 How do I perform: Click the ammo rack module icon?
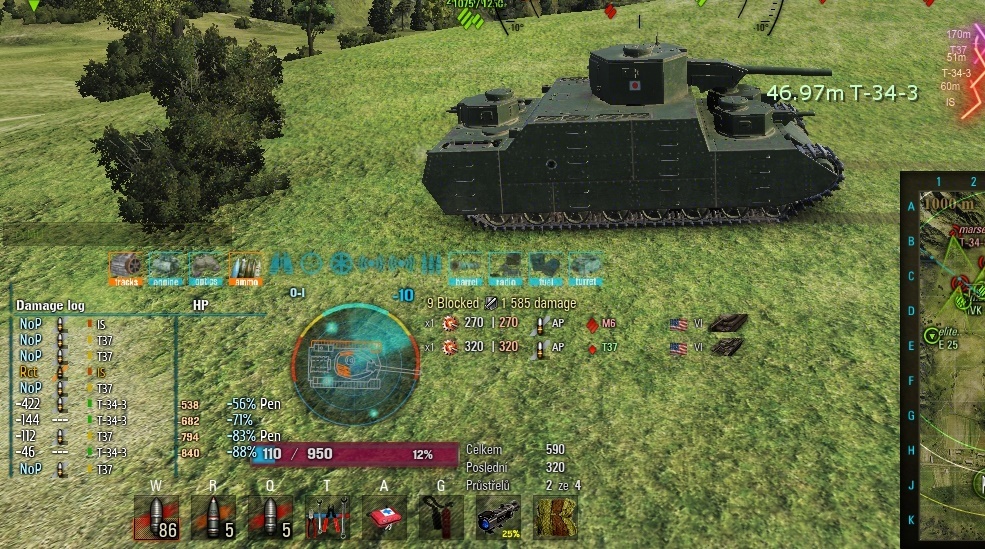(245, 267)
